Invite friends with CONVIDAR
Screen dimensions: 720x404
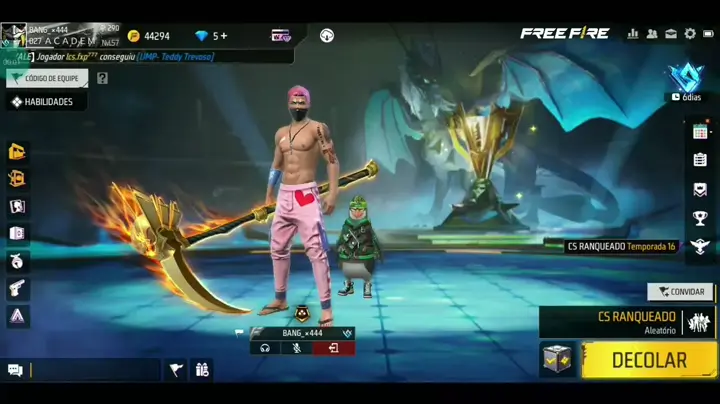pos(680,292)
